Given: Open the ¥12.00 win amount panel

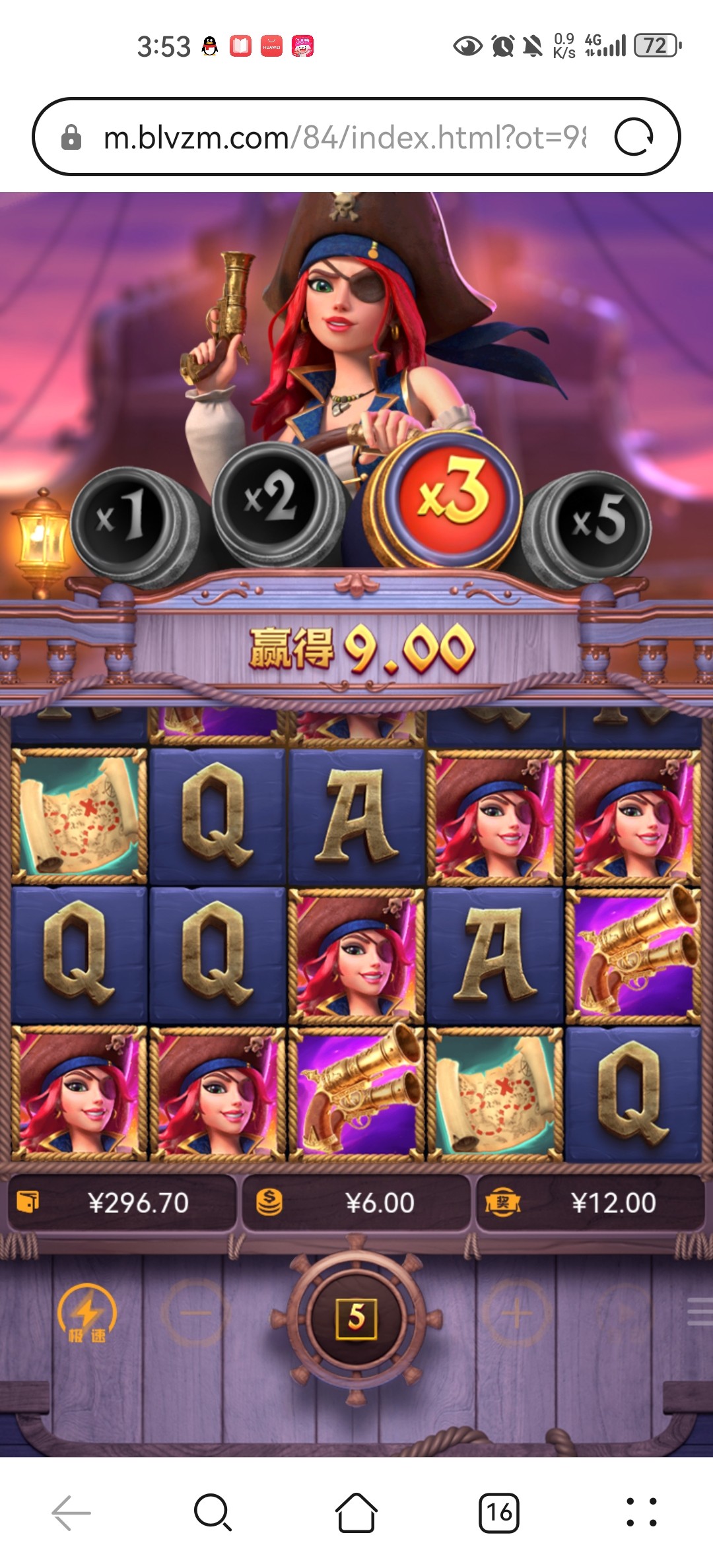Looking at the screenshot, I should point(590,1203).
